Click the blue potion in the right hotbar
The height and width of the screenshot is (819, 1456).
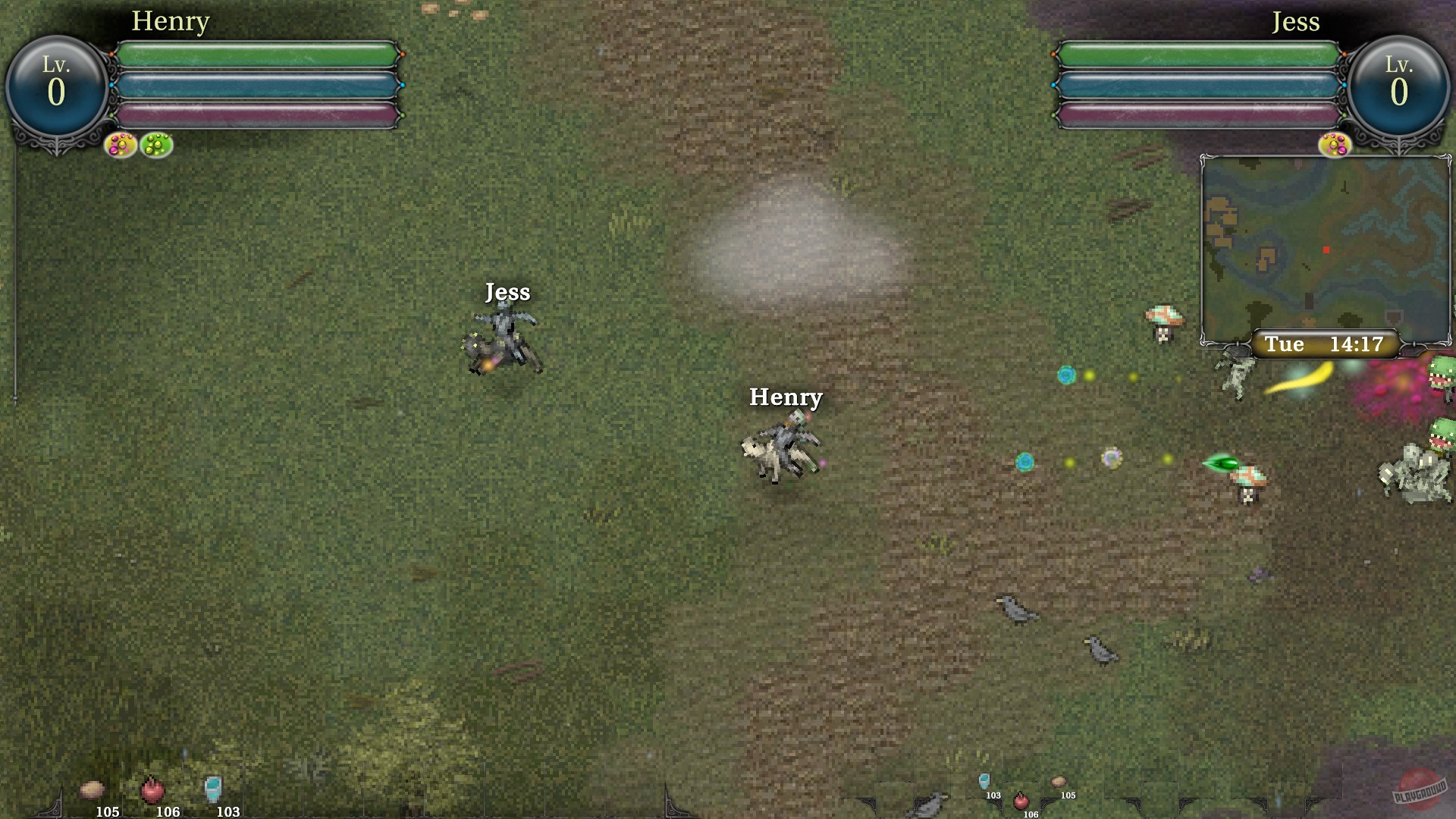(984, 781)
